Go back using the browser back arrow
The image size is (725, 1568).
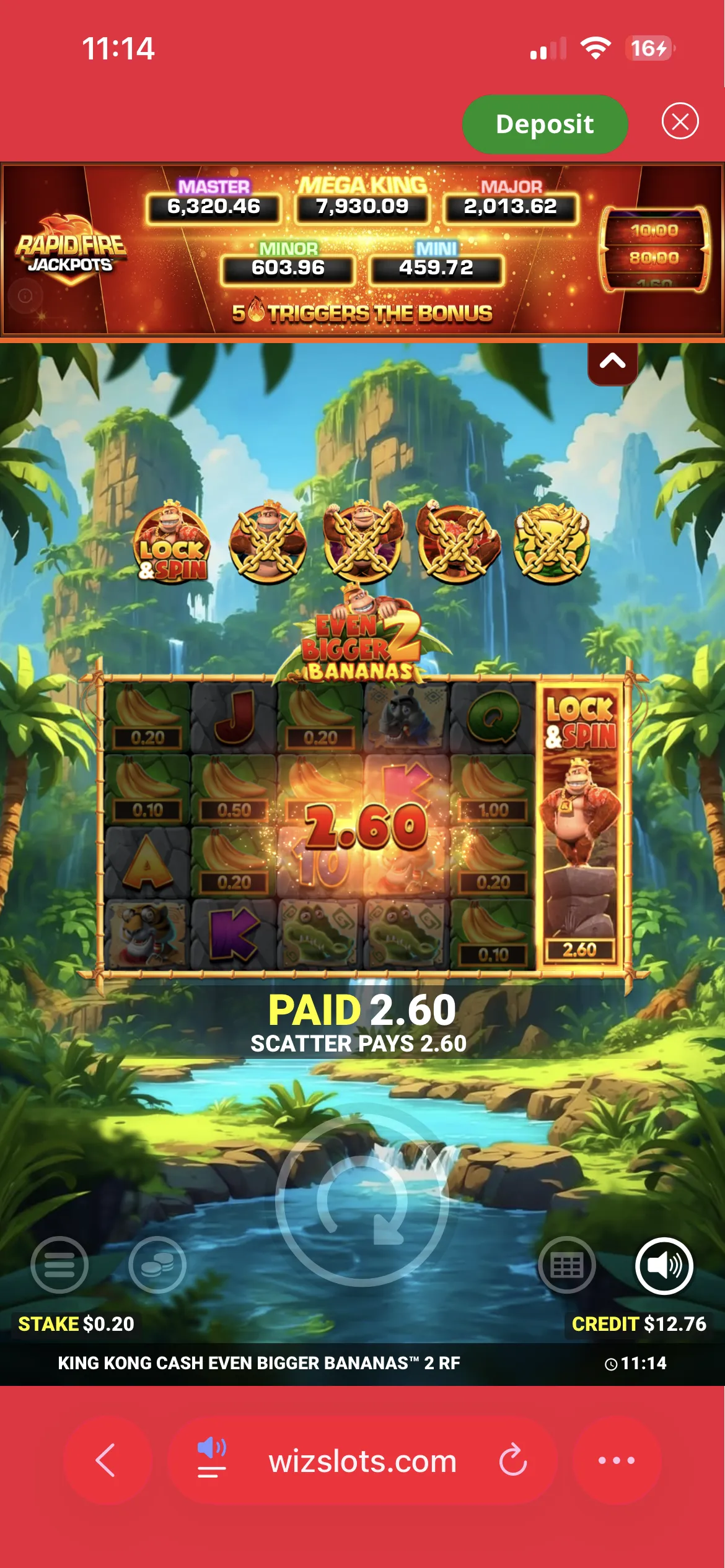(x=106, y=1460)
